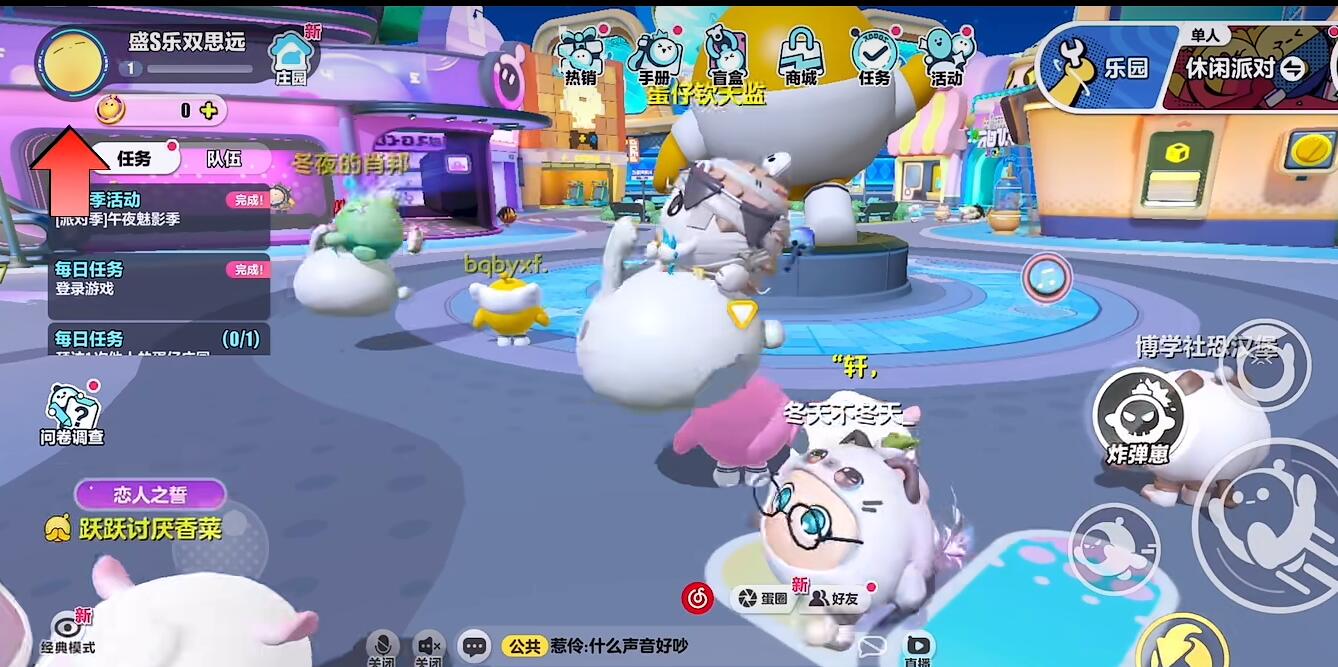Open the 商城 shop

coord(800,56)
